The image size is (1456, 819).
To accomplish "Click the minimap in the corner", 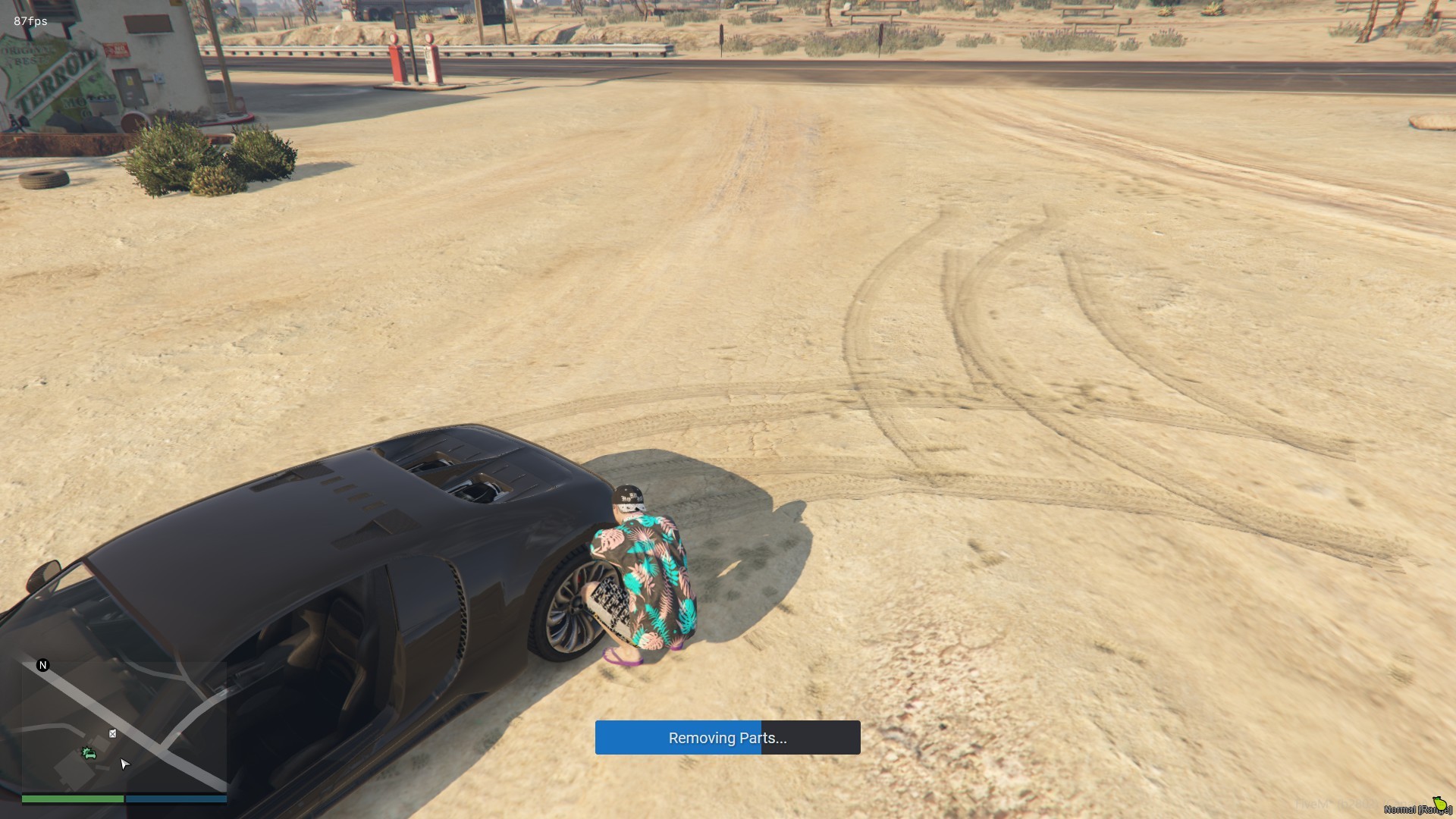I will click(x=124, y=726).
